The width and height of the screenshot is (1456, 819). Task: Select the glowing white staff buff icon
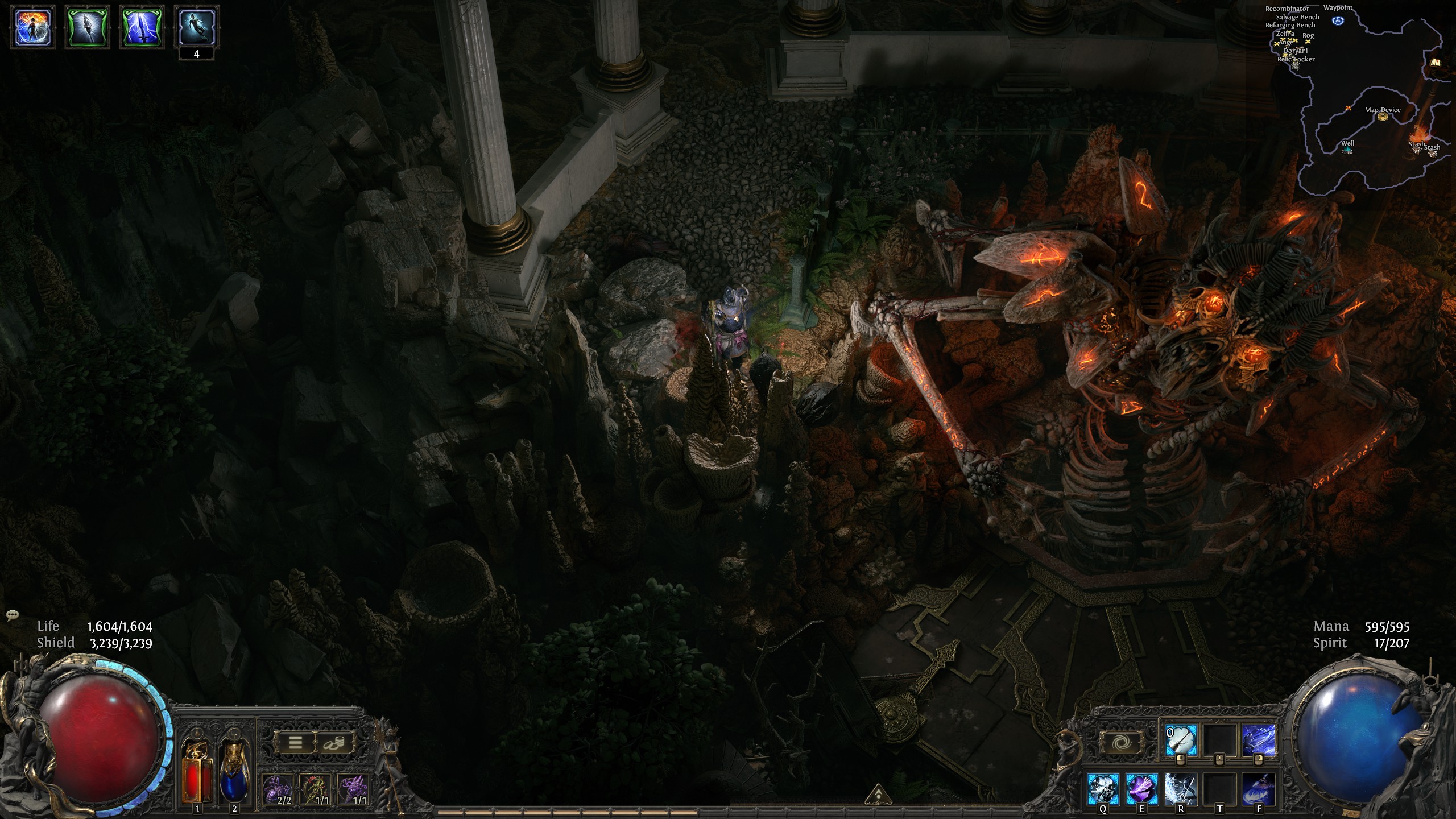point(86,27)
